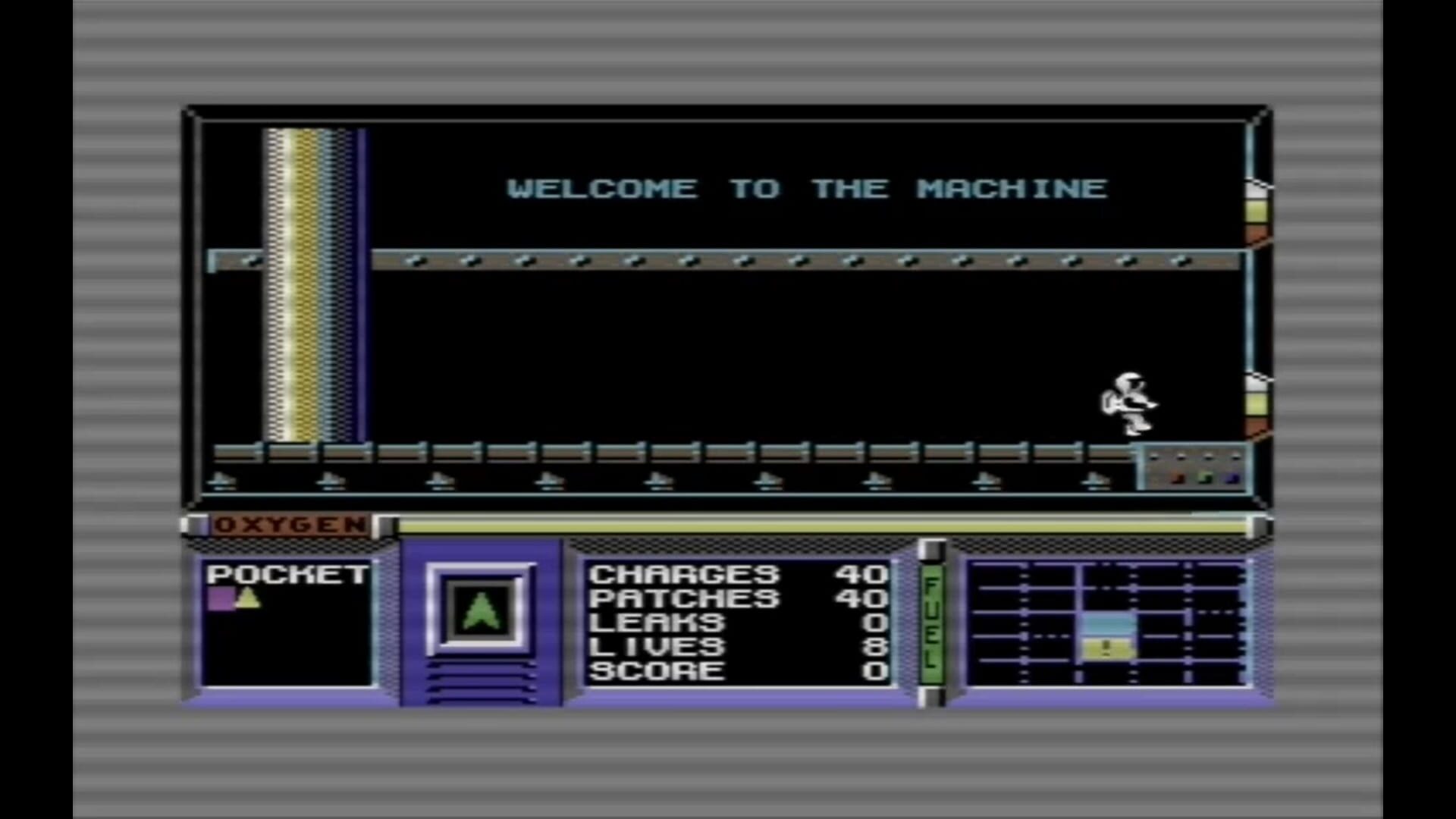
Task: Toggle the red pad on the bottom-right platform
Action: tap(1178, 478)
